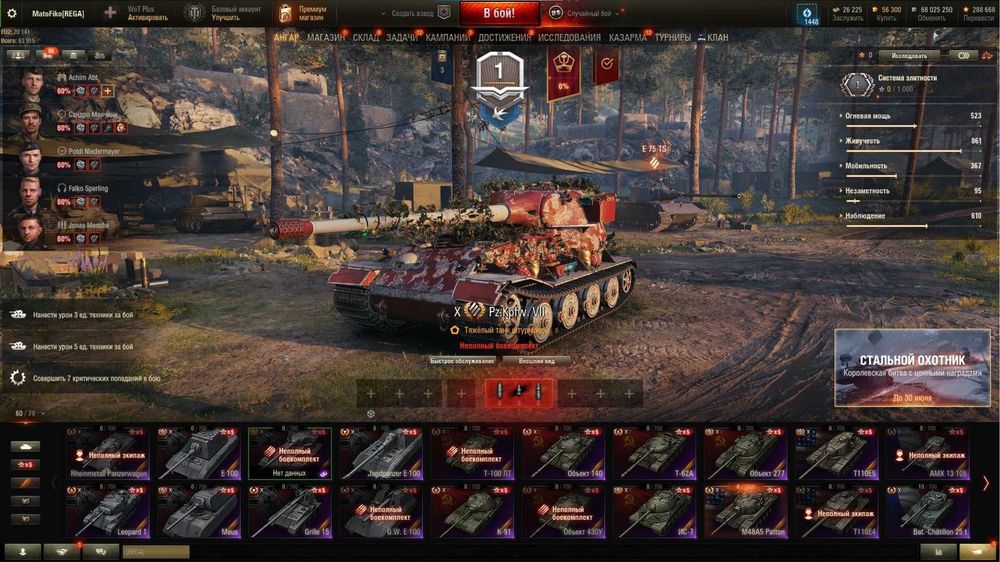Start battle with the В бой! button
Image resolution: width=1000 pixels, height=562 pixels.
click(499, 13)
